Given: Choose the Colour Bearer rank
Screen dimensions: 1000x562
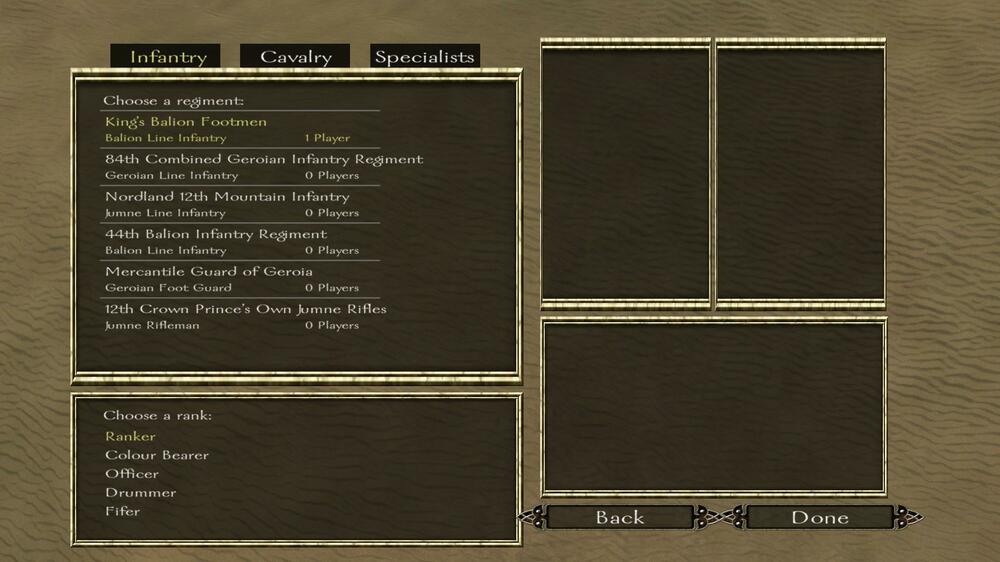Looking at the screenshot, I should click(x=157, y=455).
